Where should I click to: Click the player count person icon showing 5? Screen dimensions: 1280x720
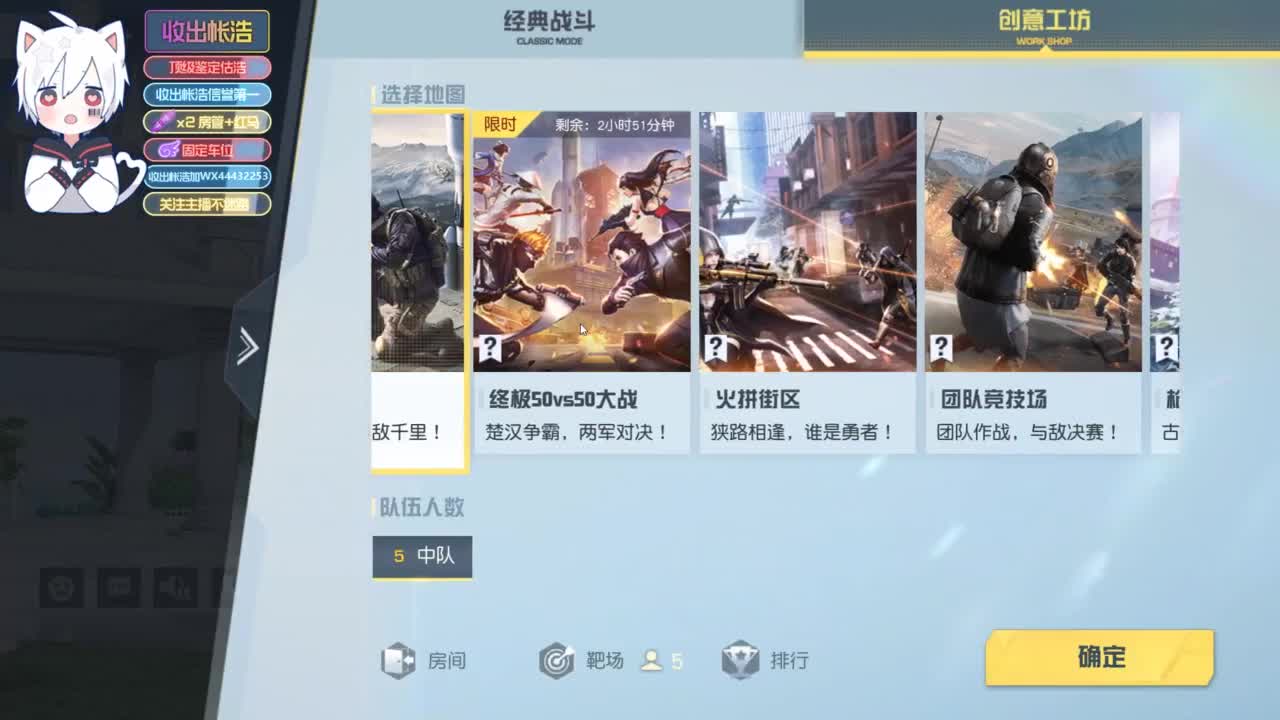click(651, 660)
